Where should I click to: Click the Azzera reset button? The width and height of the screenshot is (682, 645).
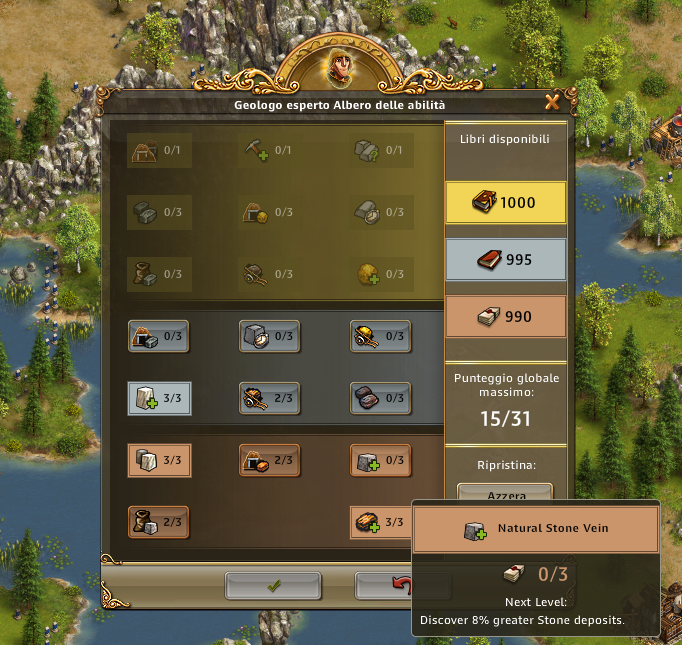(505, 494)
